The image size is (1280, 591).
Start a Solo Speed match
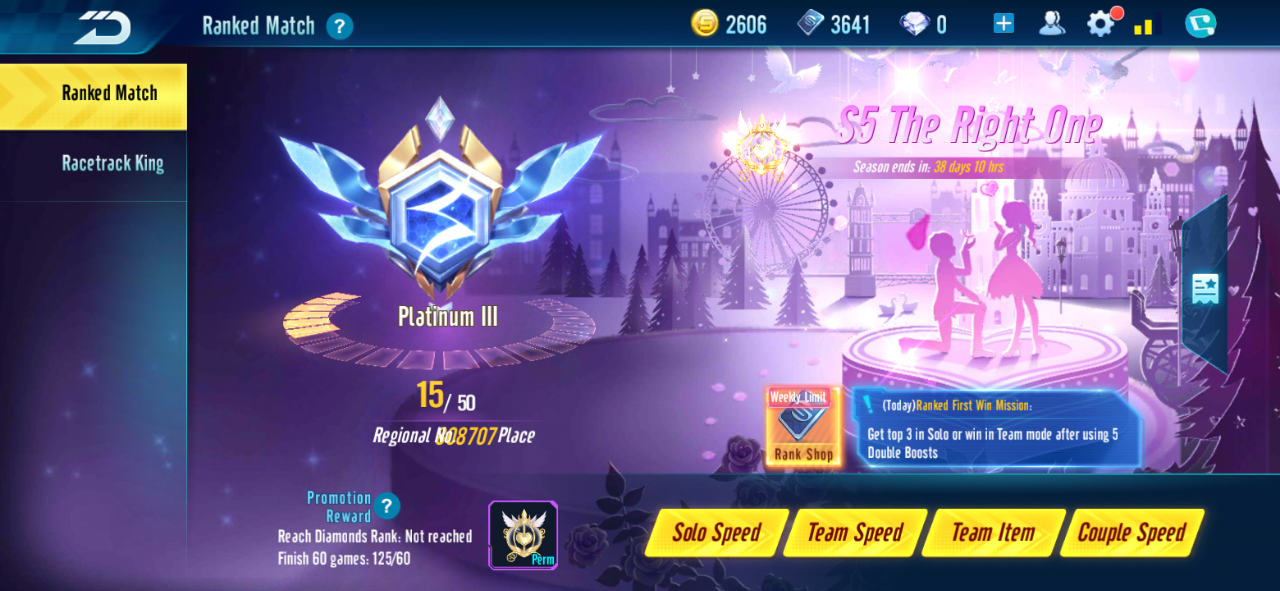tap(717, 533)
